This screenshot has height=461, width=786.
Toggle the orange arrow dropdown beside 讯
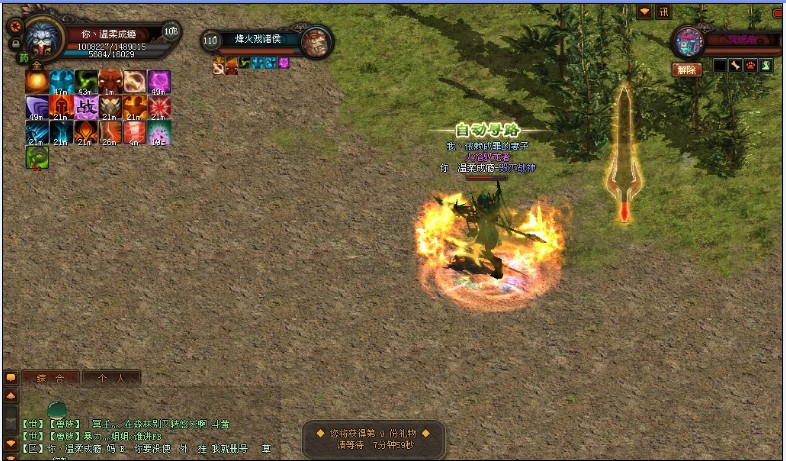pyautogui.click(x=645, y=11)
